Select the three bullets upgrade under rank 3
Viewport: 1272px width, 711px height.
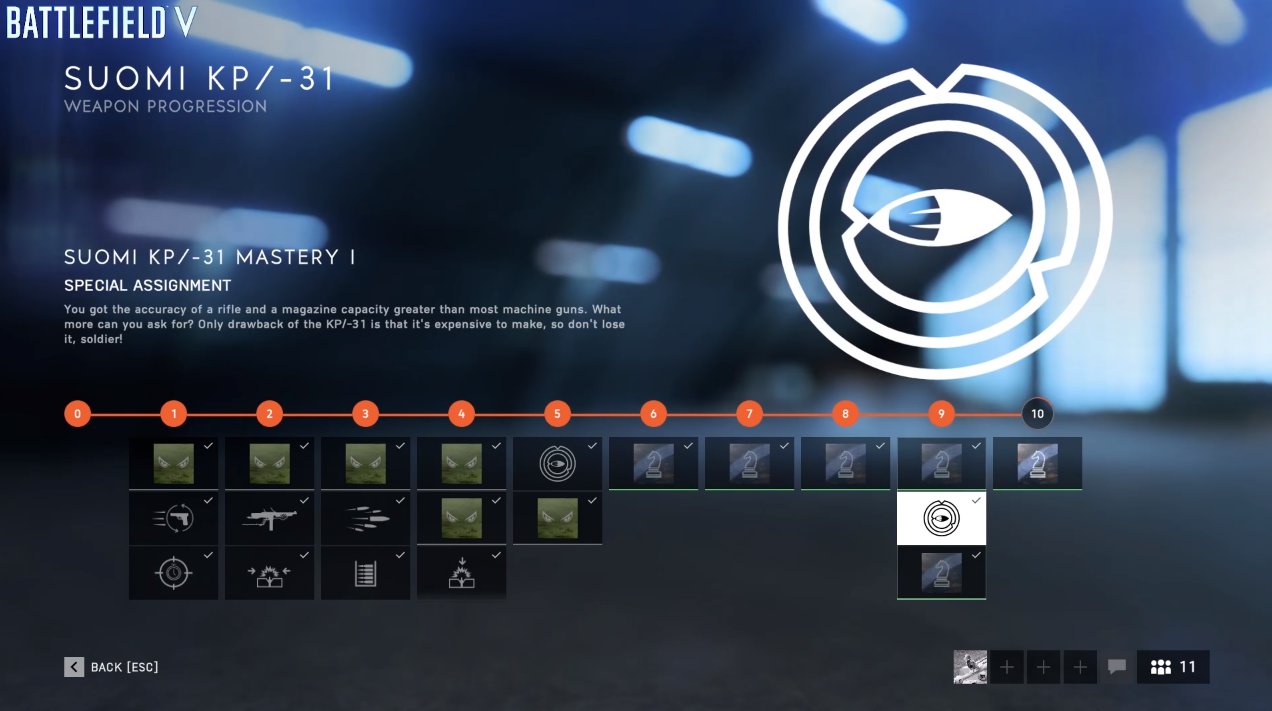(365, 518)
